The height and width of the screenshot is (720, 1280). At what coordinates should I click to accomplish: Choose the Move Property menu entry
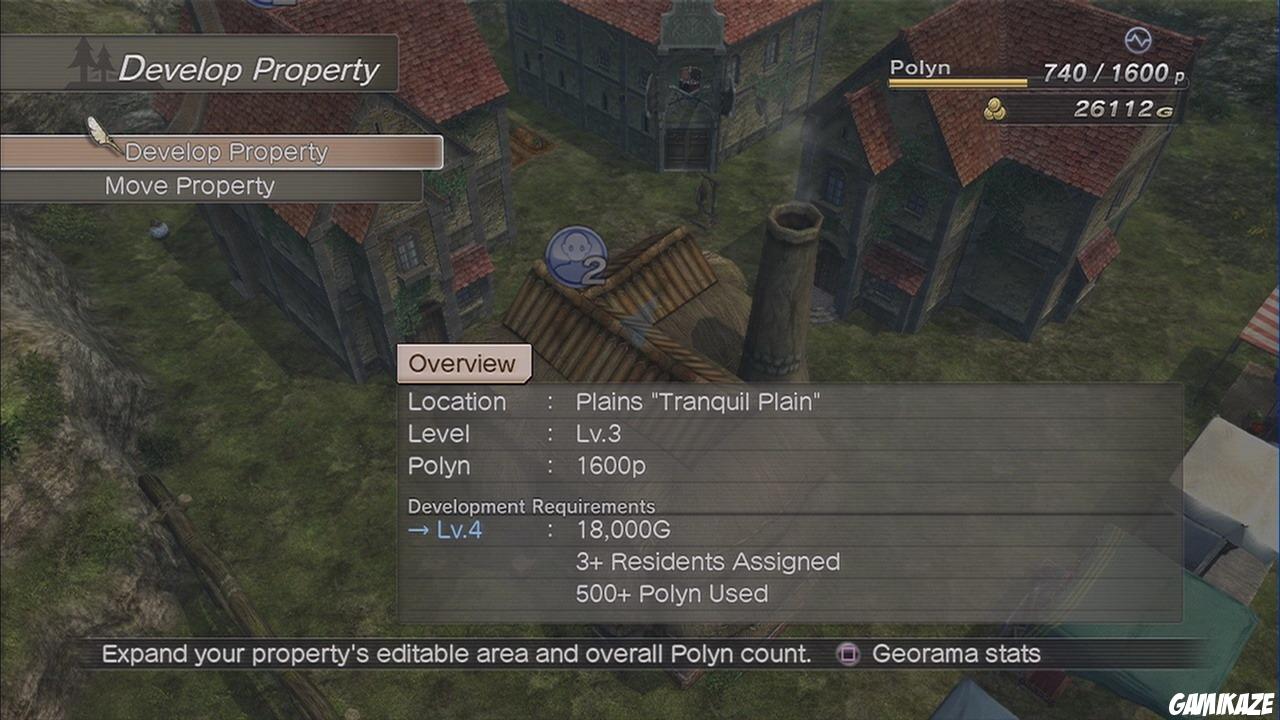pyautogui.click(x=190, y=186)
